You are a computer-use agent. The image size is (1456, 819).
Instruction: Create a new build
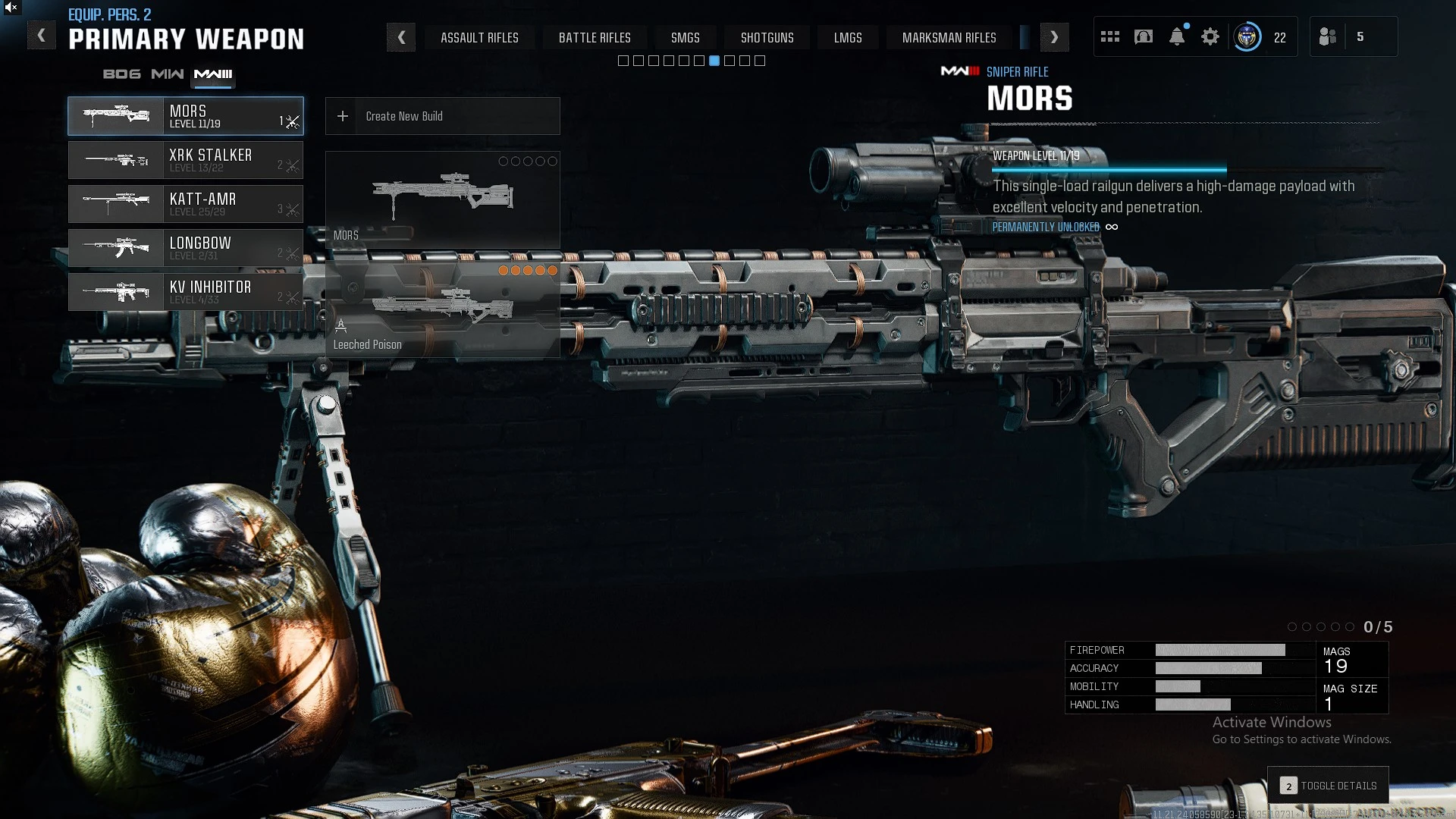pos(442,116)
